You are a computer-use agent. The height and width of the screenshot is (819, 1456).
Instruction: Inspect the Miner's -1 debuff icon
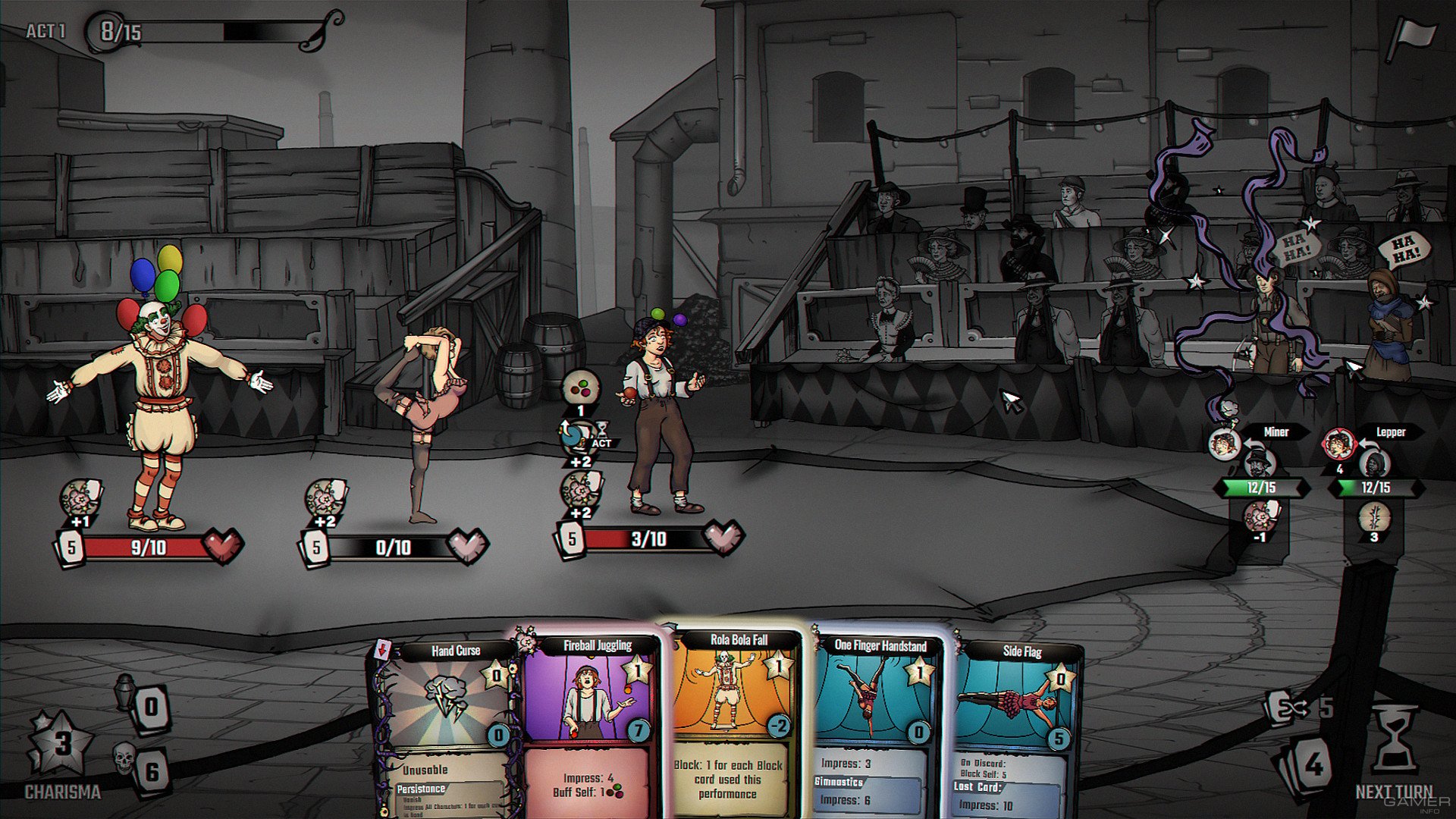coord(1260,519)
